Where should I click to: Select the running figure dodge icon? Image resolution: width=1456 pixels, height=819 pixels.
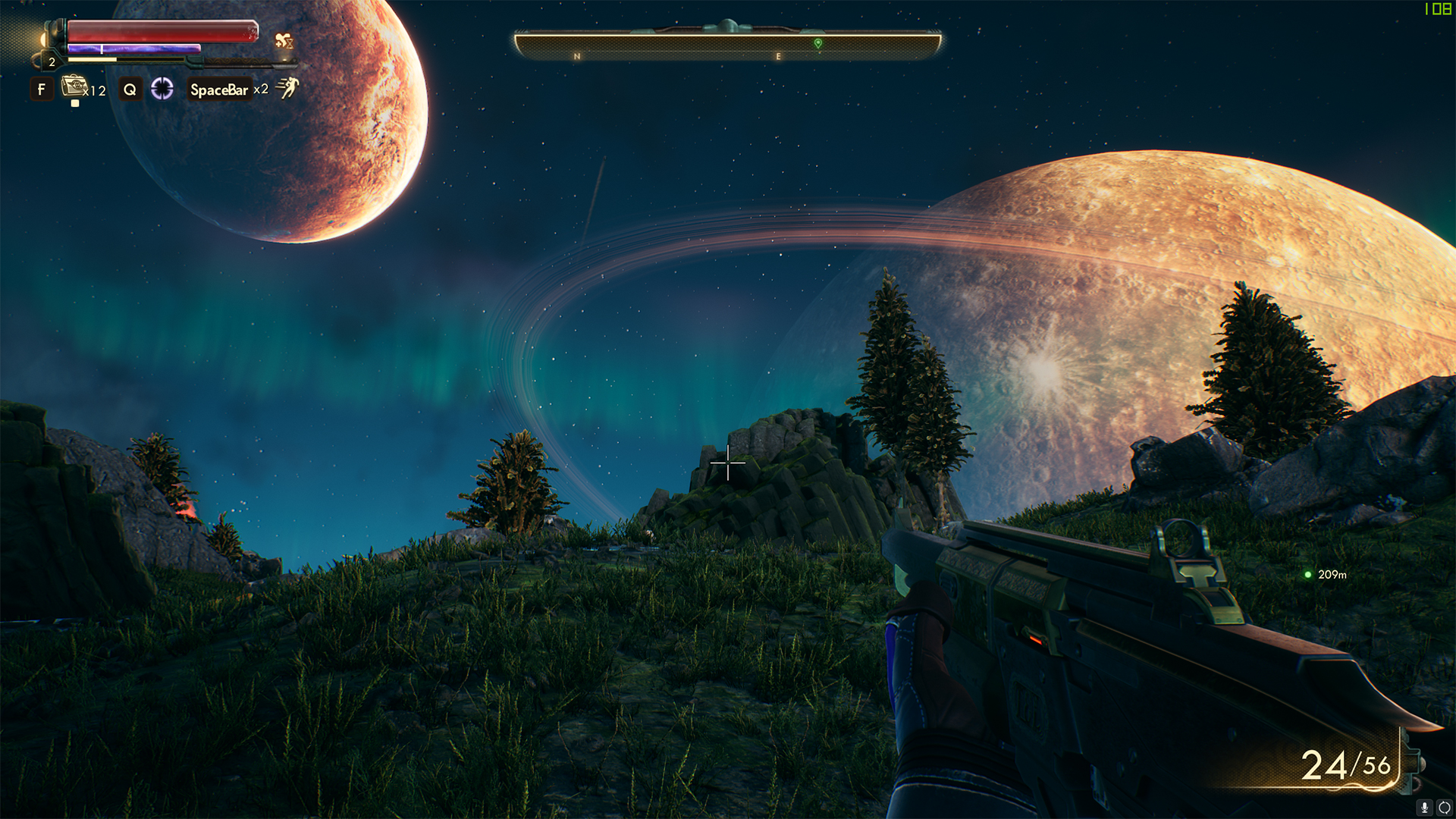coord(287,88)
